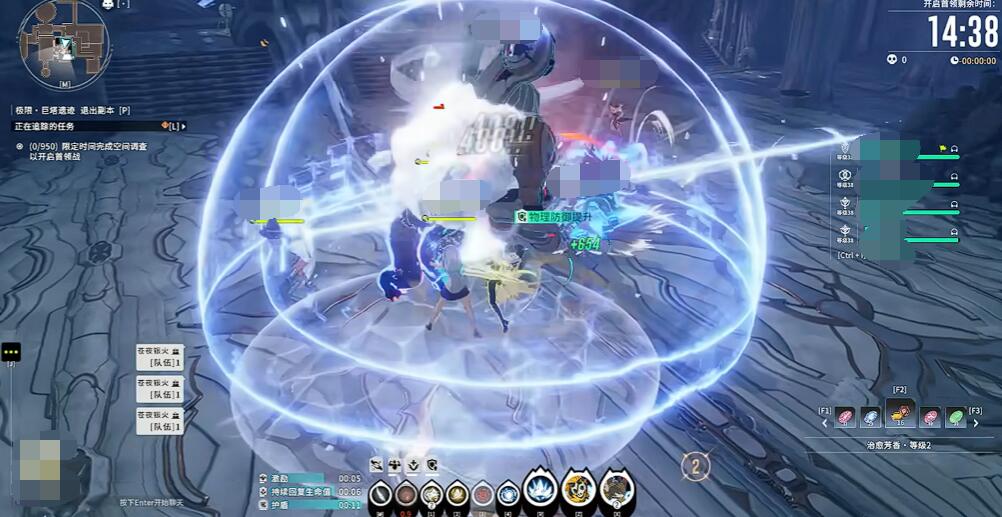The height and width of the screenshot is (517, 1002).
Task: Open the yellow chat bubble icon
Action: coord(11,352)
